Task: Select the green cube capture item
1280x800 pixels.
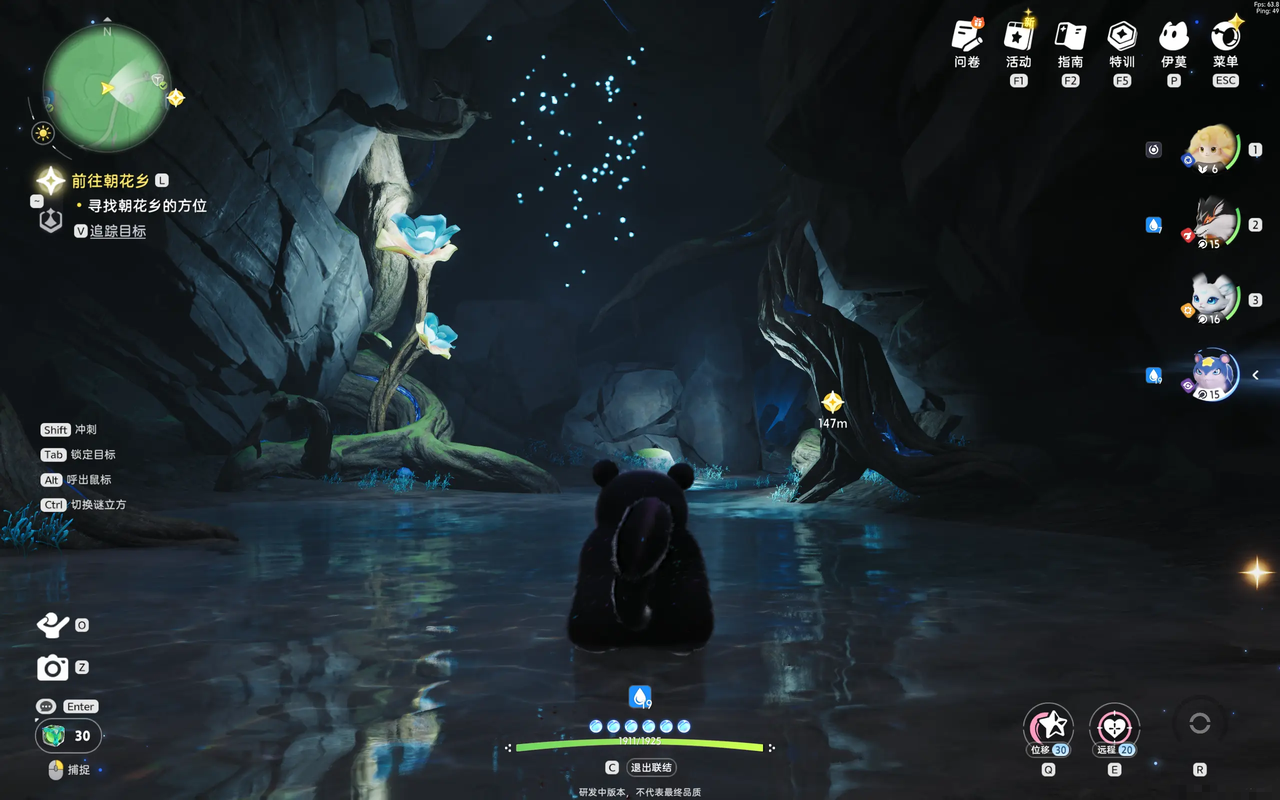Action: (x=55, y=736)
